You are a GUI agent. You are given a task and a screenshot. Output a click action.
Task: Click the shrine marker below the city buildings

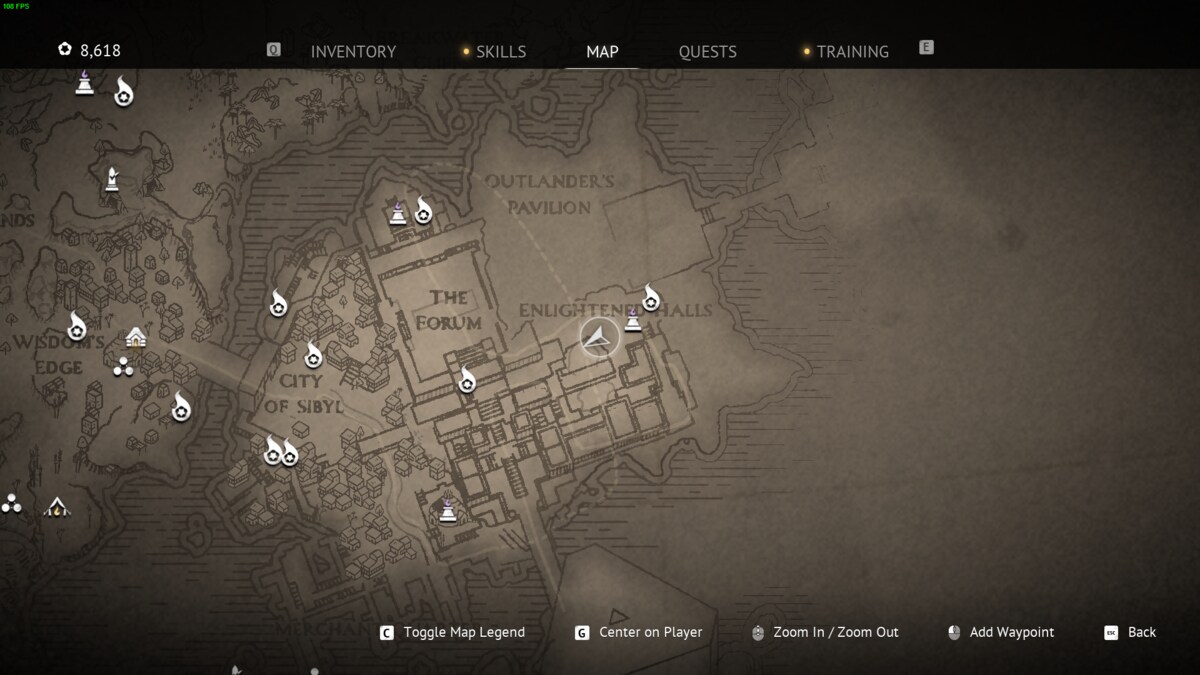coord(448,510)
